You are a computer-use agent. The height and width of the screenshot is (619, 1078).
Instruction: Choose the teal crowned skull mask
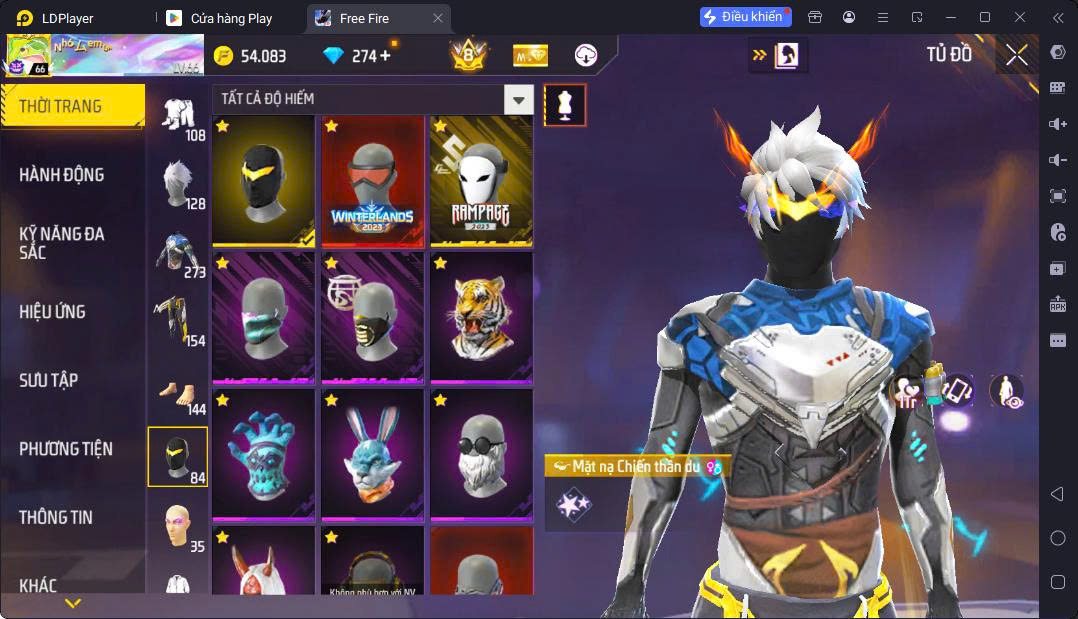pos(264,455)
